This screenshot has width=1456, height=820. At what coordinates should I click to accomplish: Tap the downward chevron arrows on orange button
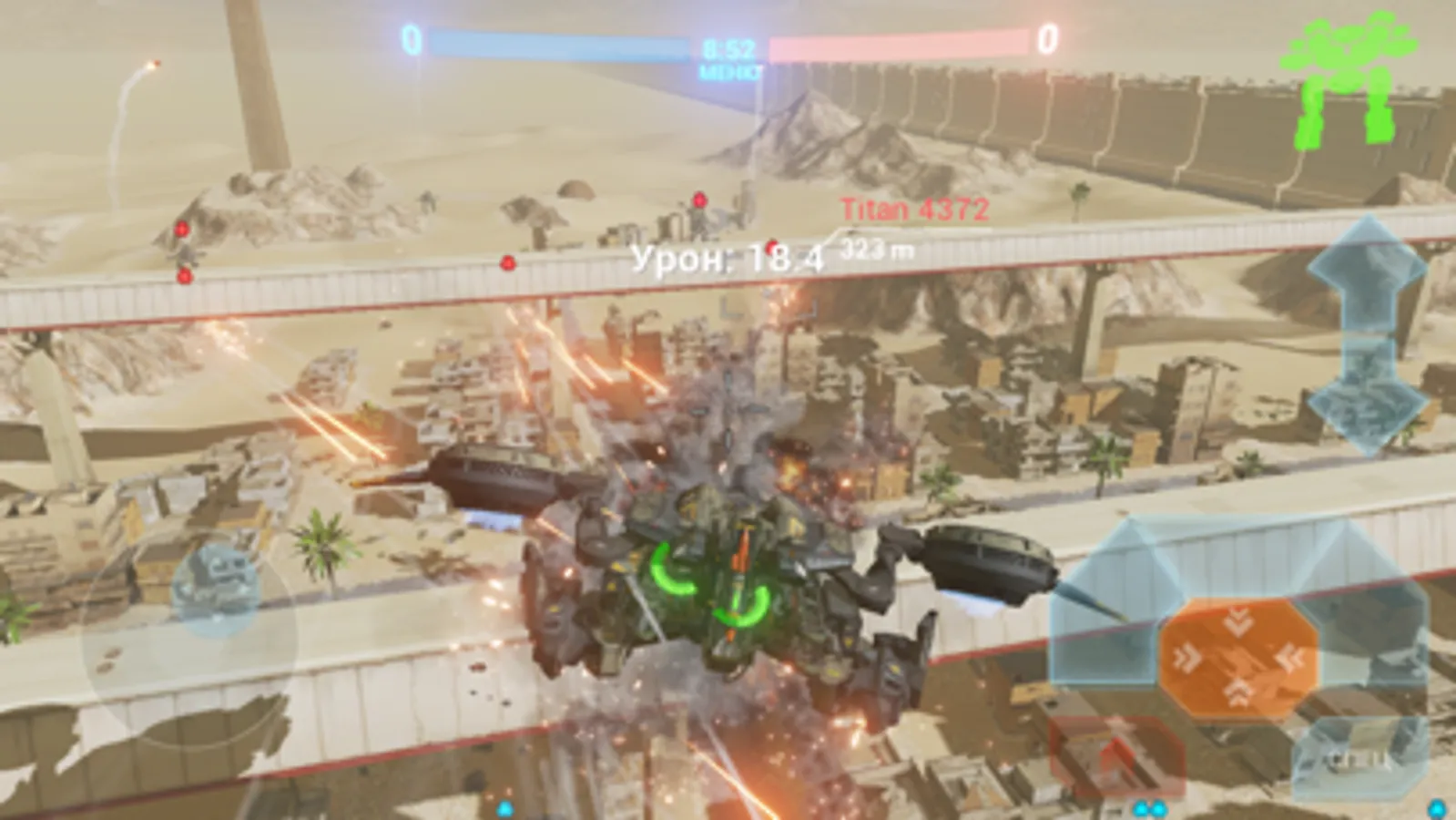1238,620
